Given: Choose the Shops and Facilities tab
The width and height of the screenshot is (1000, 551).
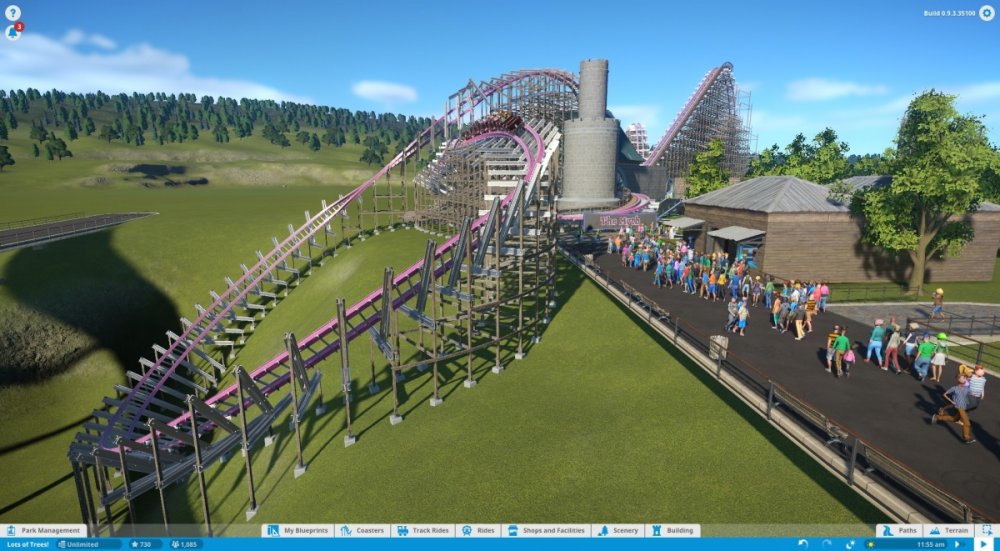Looking at the screenshot, I should click(x=546, y=531).
